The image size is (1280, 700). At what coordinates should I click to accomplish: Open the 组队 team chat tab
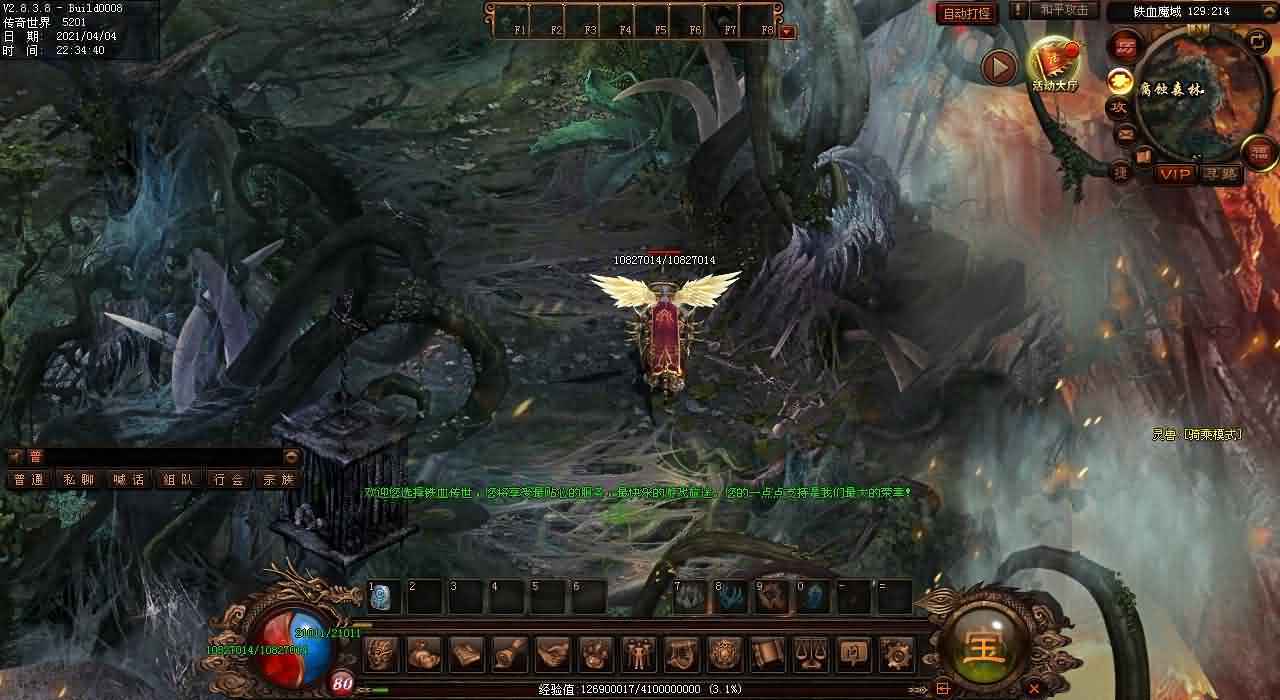point(178,480)
